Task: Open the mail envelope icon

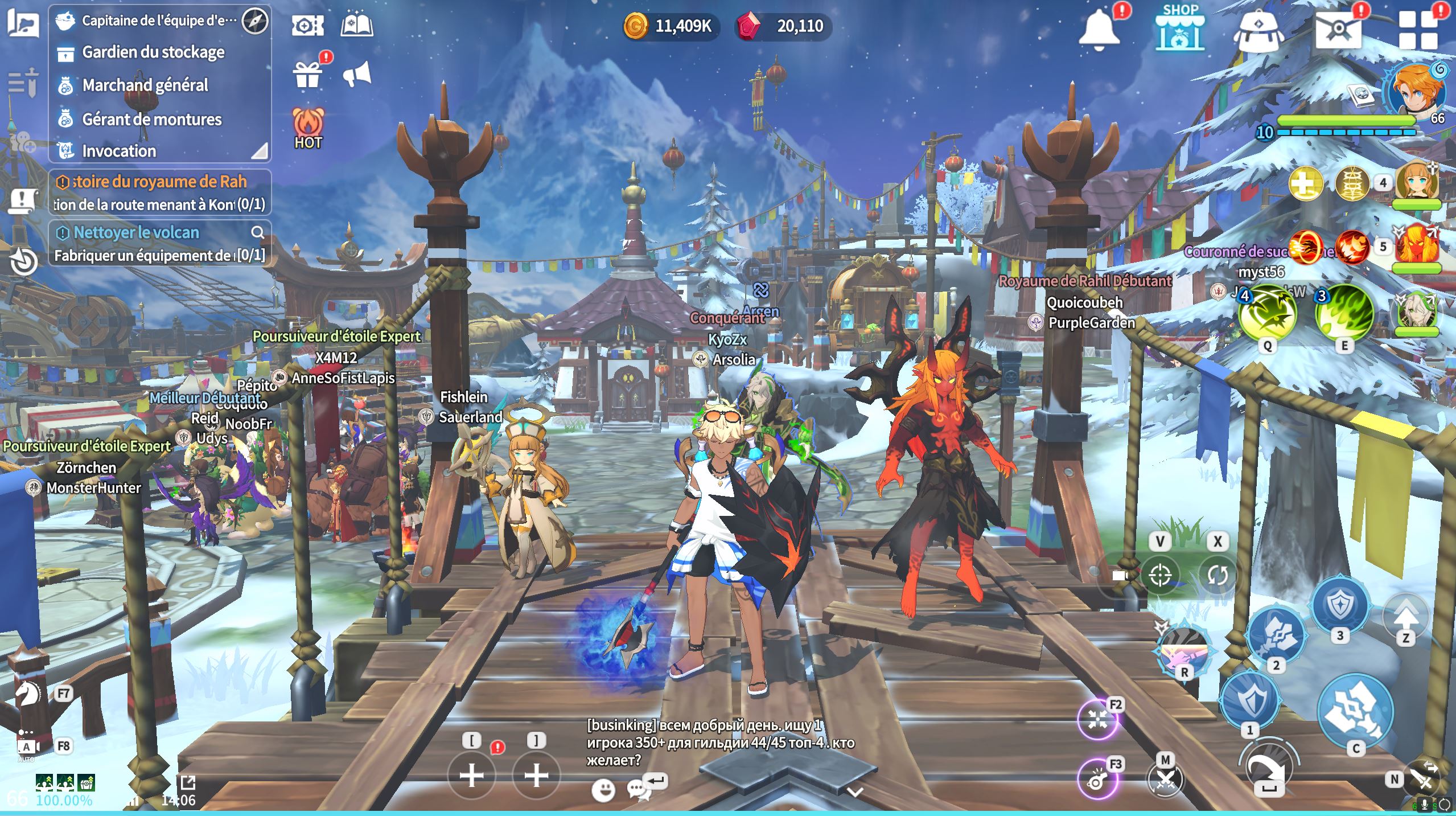Action: tap(1338, 28)
